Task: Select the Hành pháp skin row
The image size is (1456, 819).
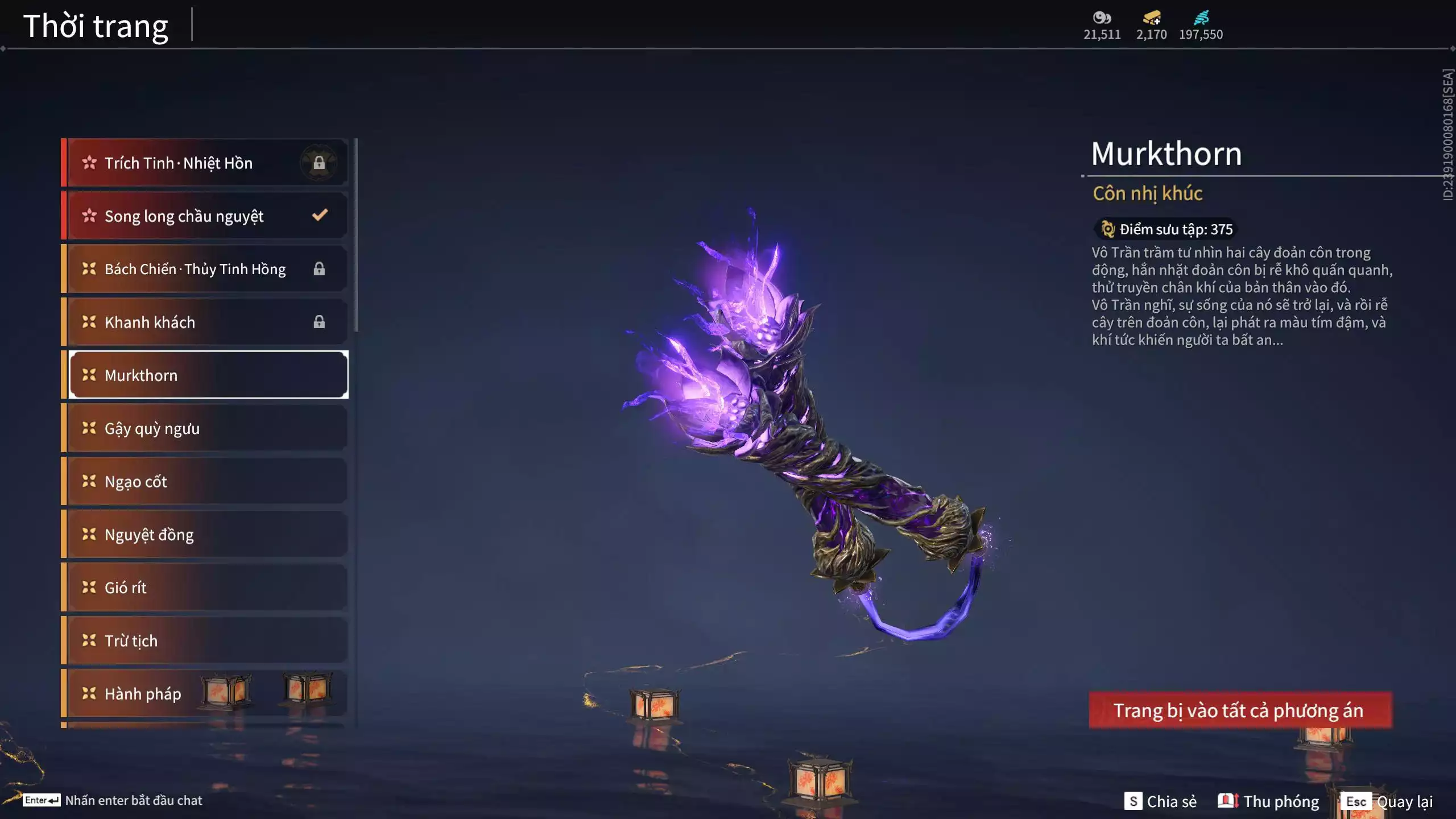Action: pos(142,693)
